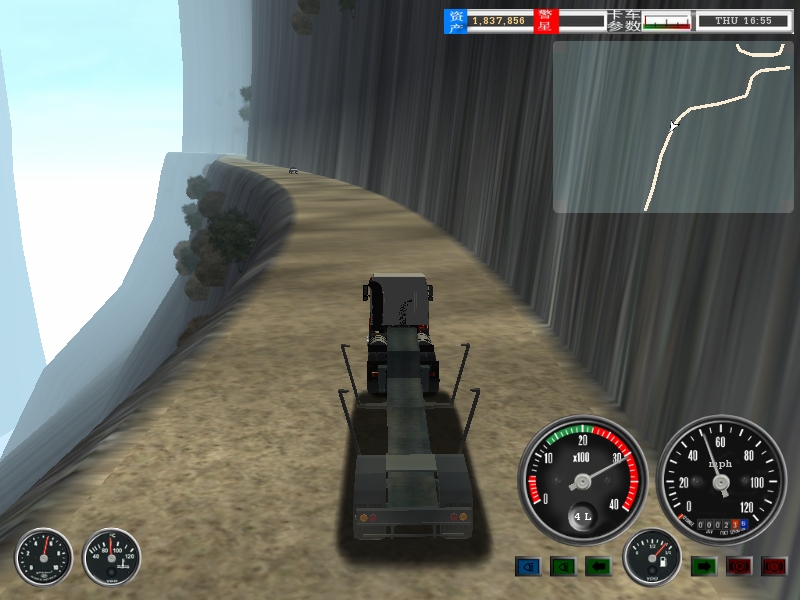Viewport: 800px width, 600px height.
Task: Click the red 警星 police star label
Action: (x=545, y=21)
